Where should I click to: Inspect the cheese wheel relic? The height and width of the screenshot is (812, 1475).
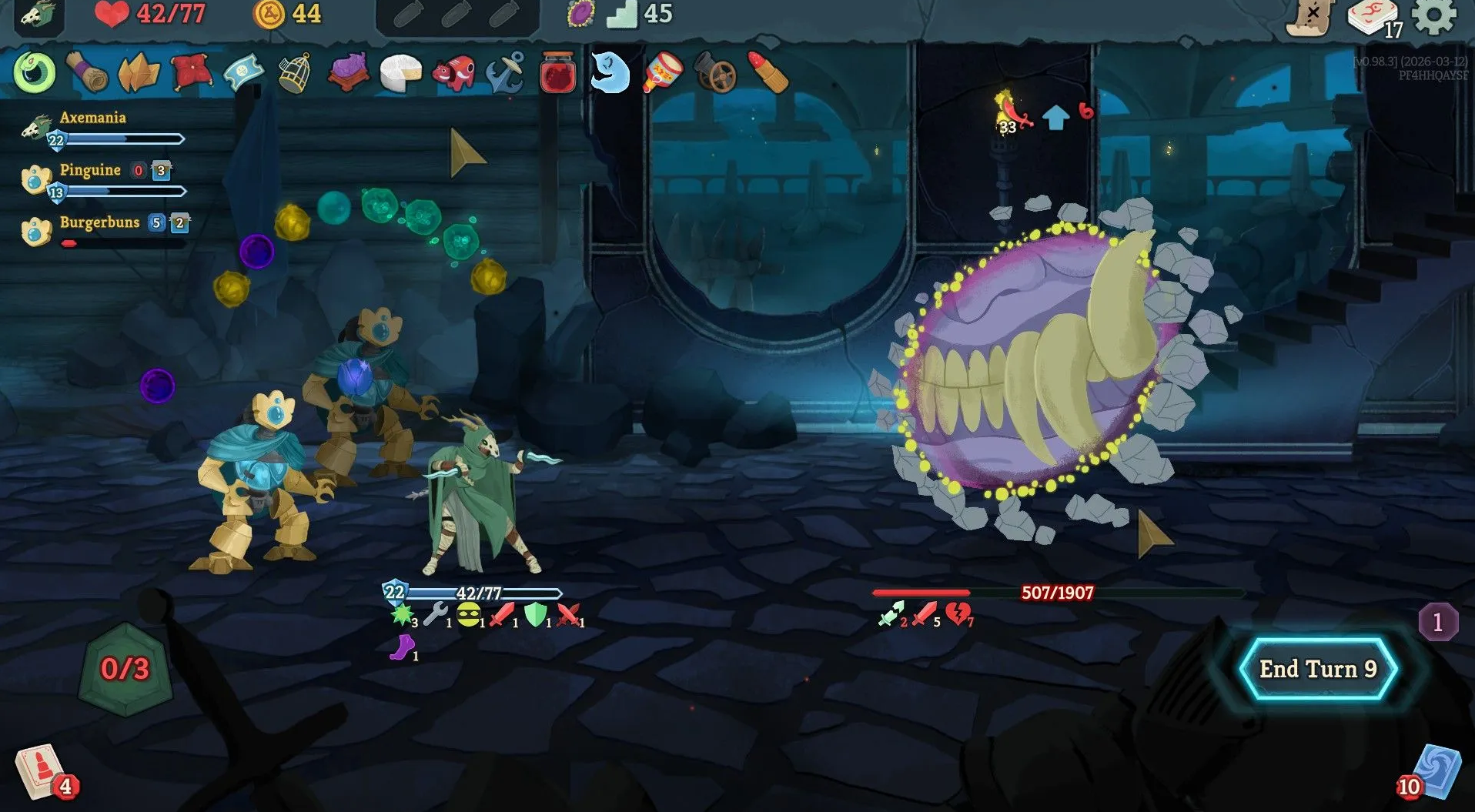click(400, 74)
